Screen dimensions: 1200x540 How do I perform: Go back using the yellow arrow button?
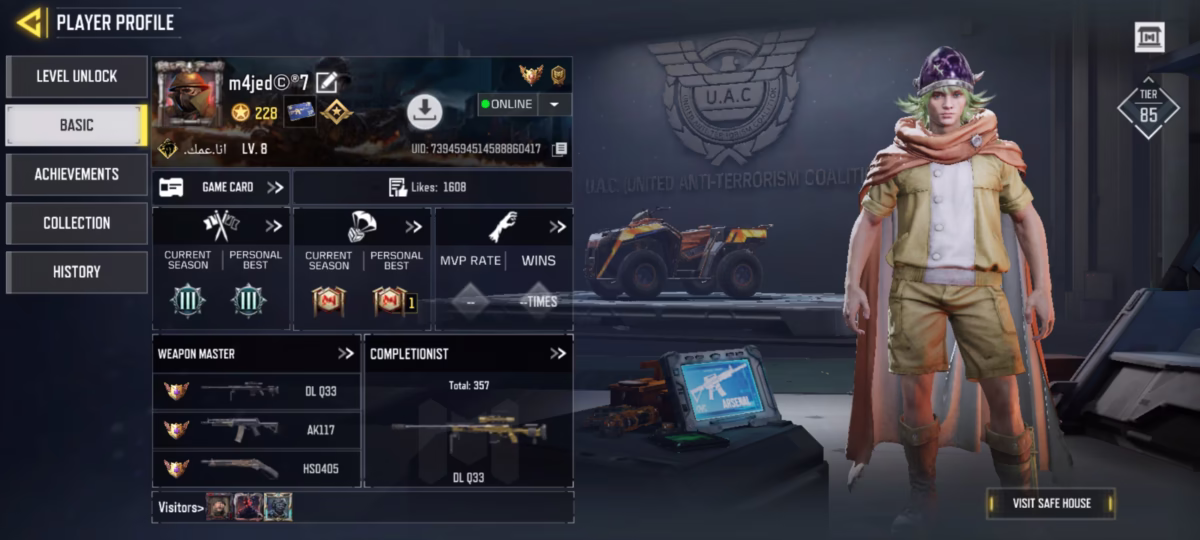[x=30, y=22]
